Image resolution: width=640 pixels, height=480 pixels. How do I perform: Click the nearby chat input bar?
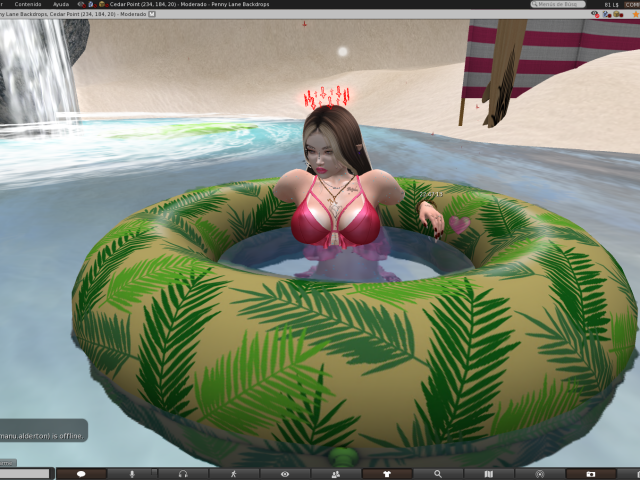click(x=25, y=474)
